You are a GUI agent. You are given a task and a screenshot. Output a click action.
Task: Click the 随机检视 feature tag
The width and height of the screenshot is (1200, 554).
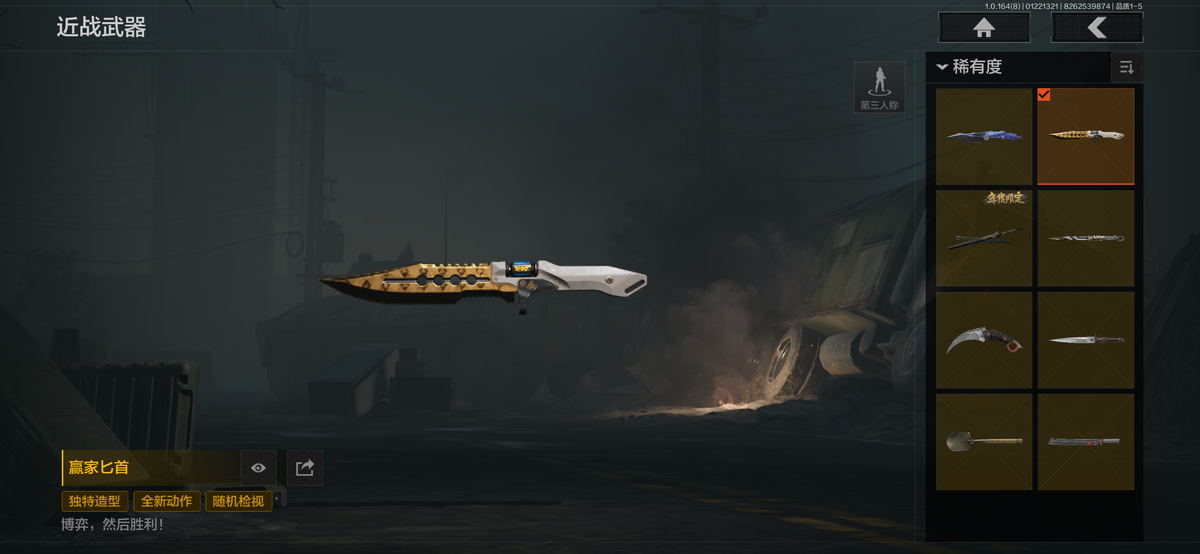[238, 501]
